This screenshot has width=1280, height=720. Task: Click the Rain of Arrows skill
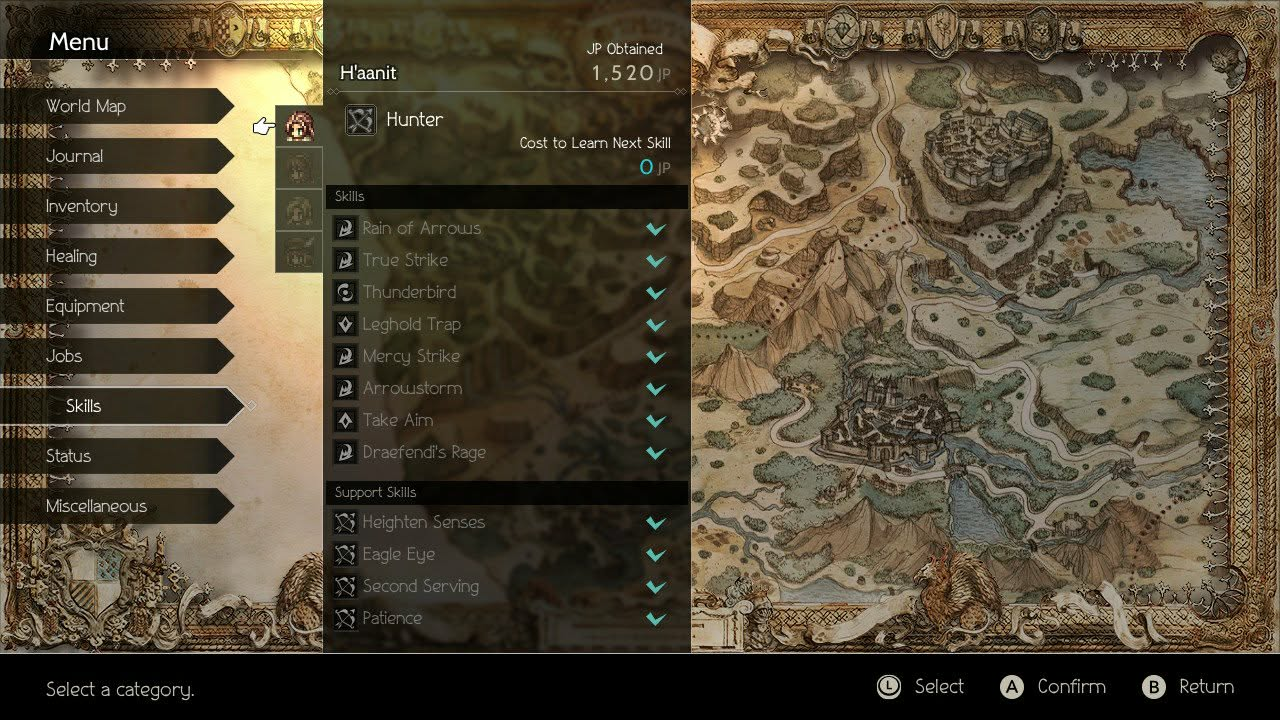[x=421, y=228]
